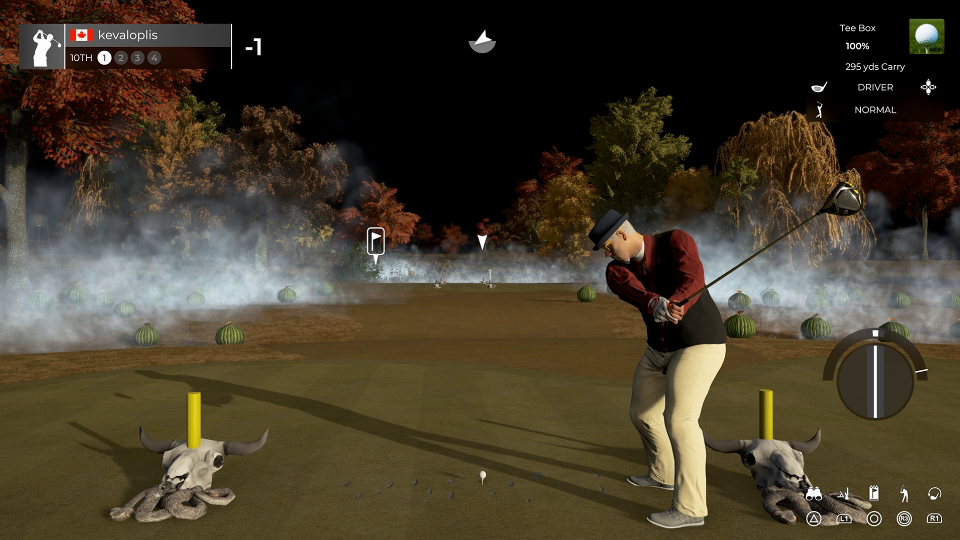Click the four-way shot shaping icon
The width and height of the screenshot is (960, 540).
pyautogui.click(x=928, y=87)
